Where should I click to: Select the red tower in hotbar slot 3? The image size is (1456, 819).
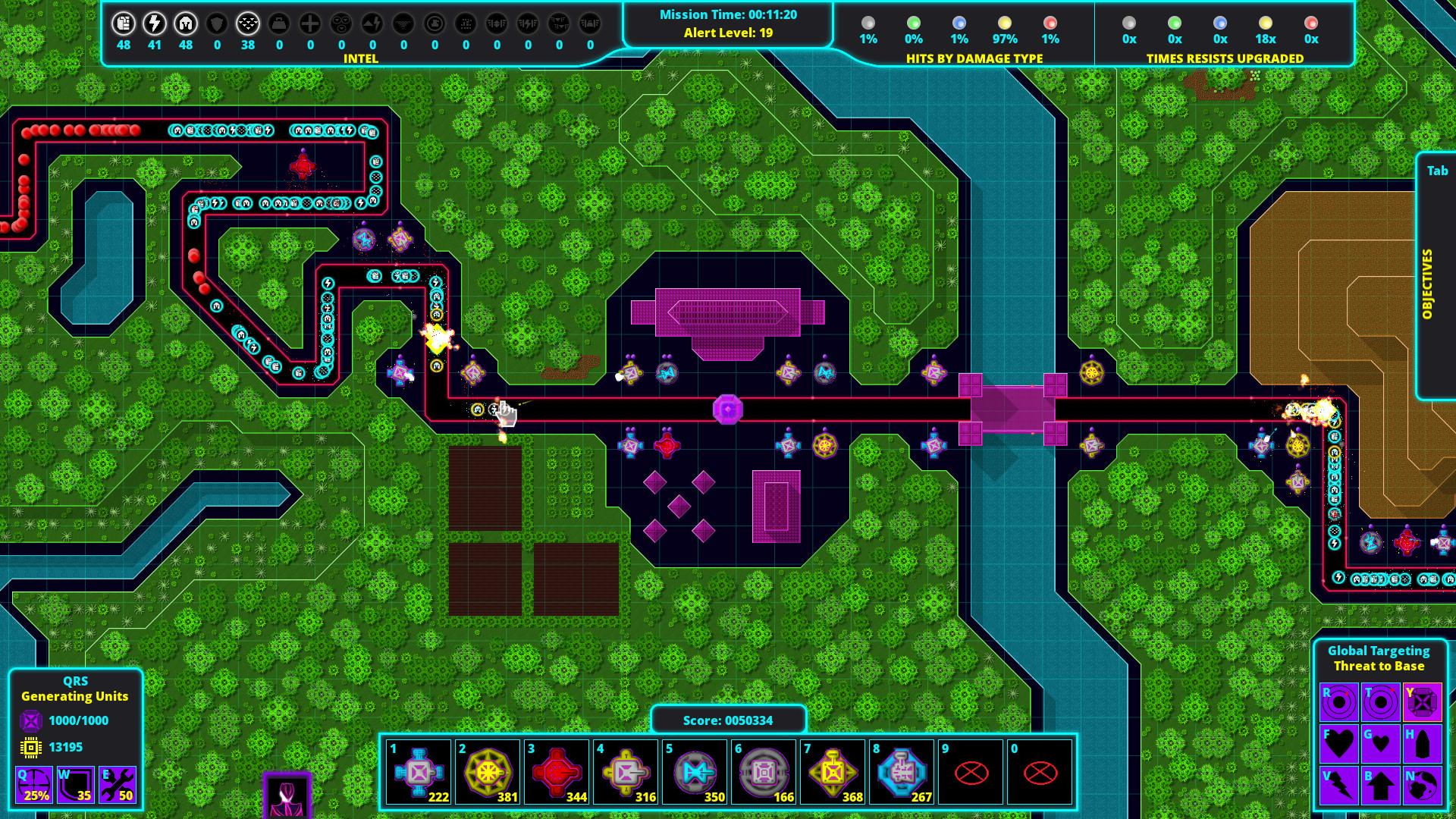[555, 771]
